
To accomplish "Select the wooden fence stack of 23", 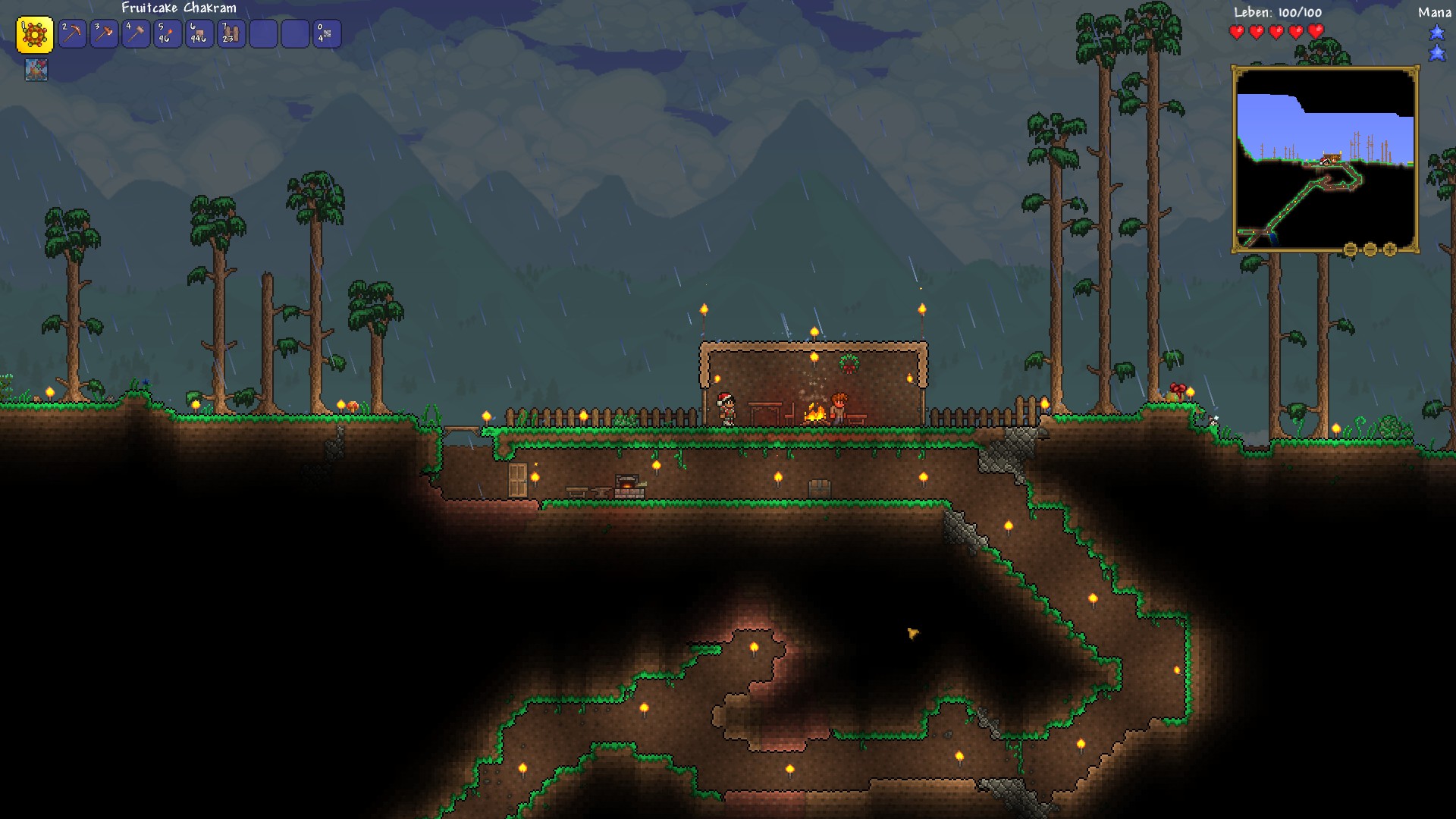I will pyautogui.click(x=232, y=34).
